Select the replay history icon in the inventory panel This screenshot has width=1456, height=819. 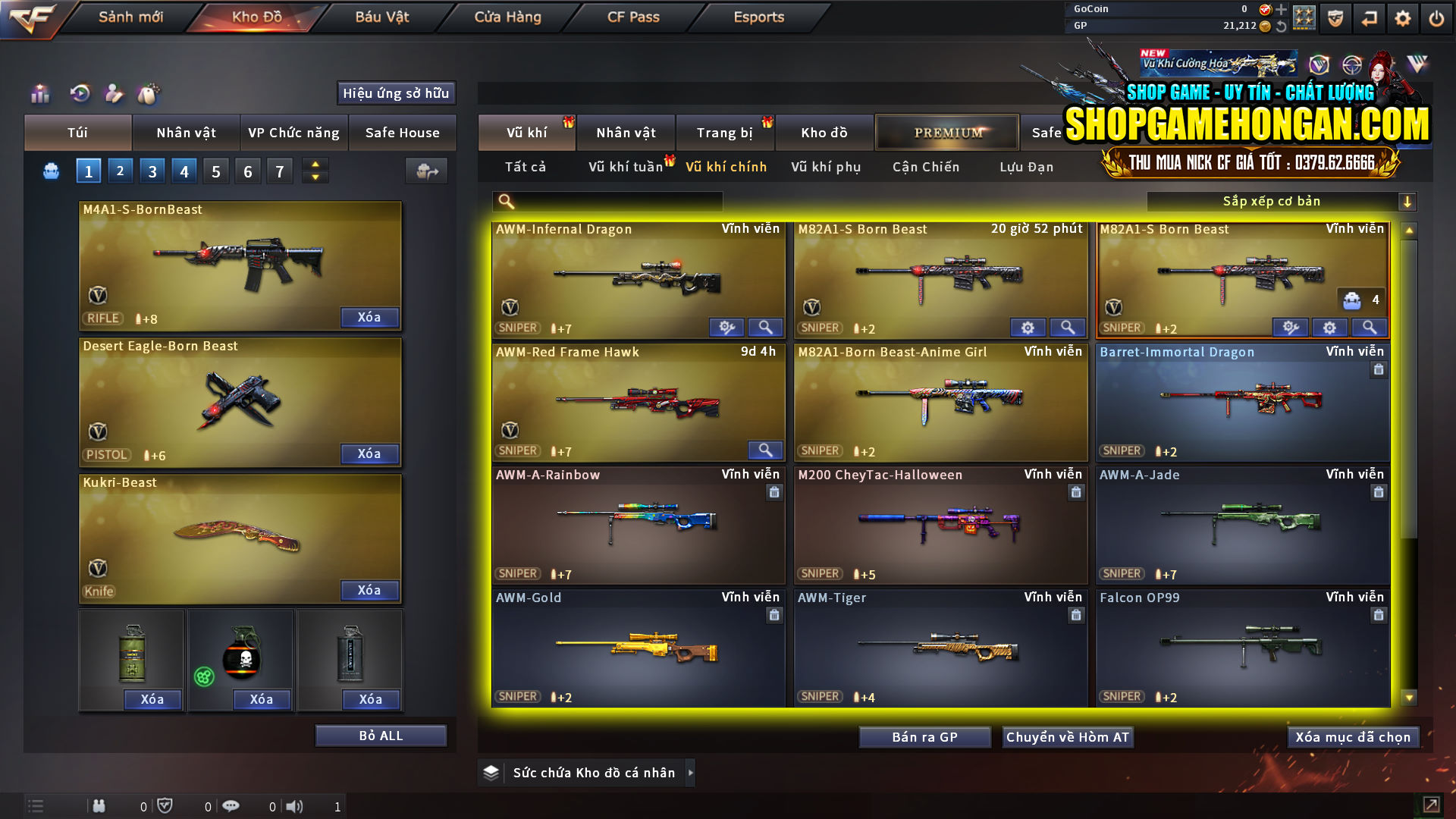80,93
